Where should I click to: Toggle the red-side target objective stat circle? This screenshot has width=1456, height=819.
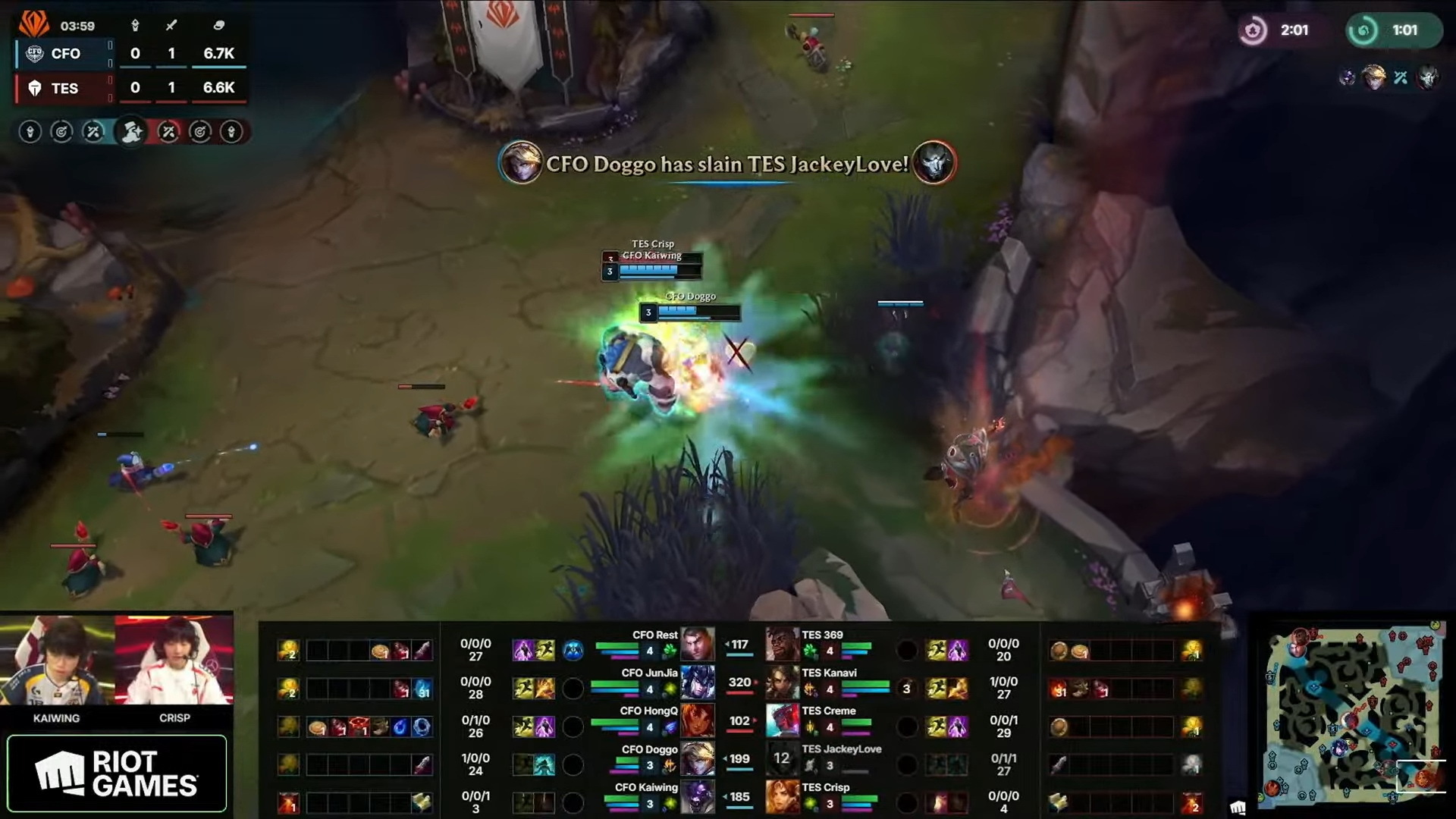199,132
